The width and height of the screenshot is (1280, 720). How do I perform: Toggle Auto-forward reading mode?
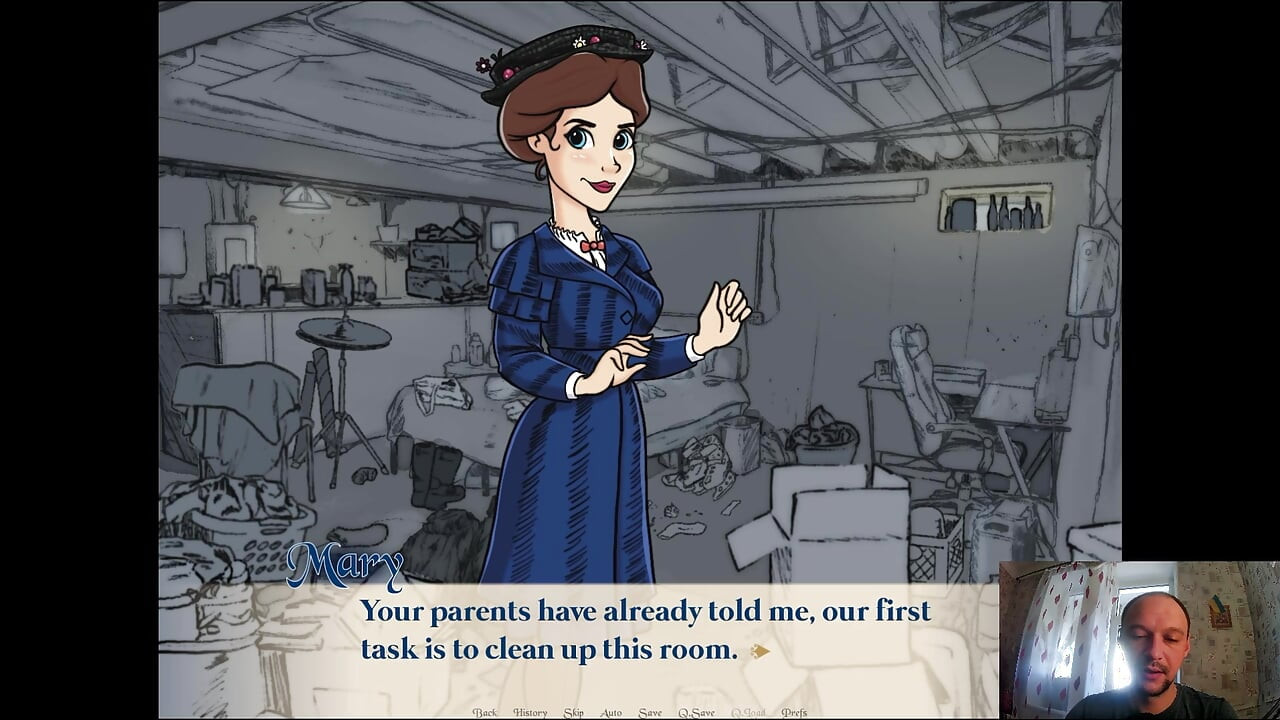coord(610,712)
